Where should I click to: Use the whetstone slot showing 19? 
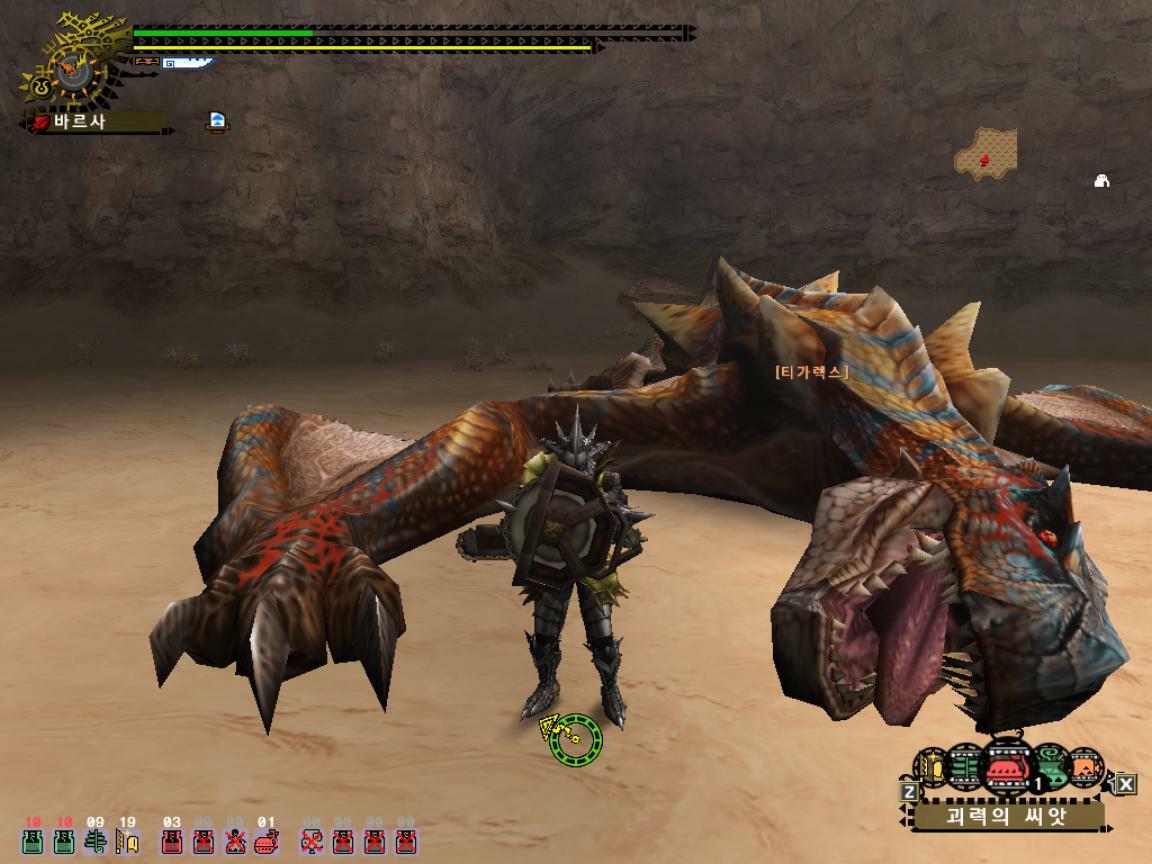pos(127,841)
